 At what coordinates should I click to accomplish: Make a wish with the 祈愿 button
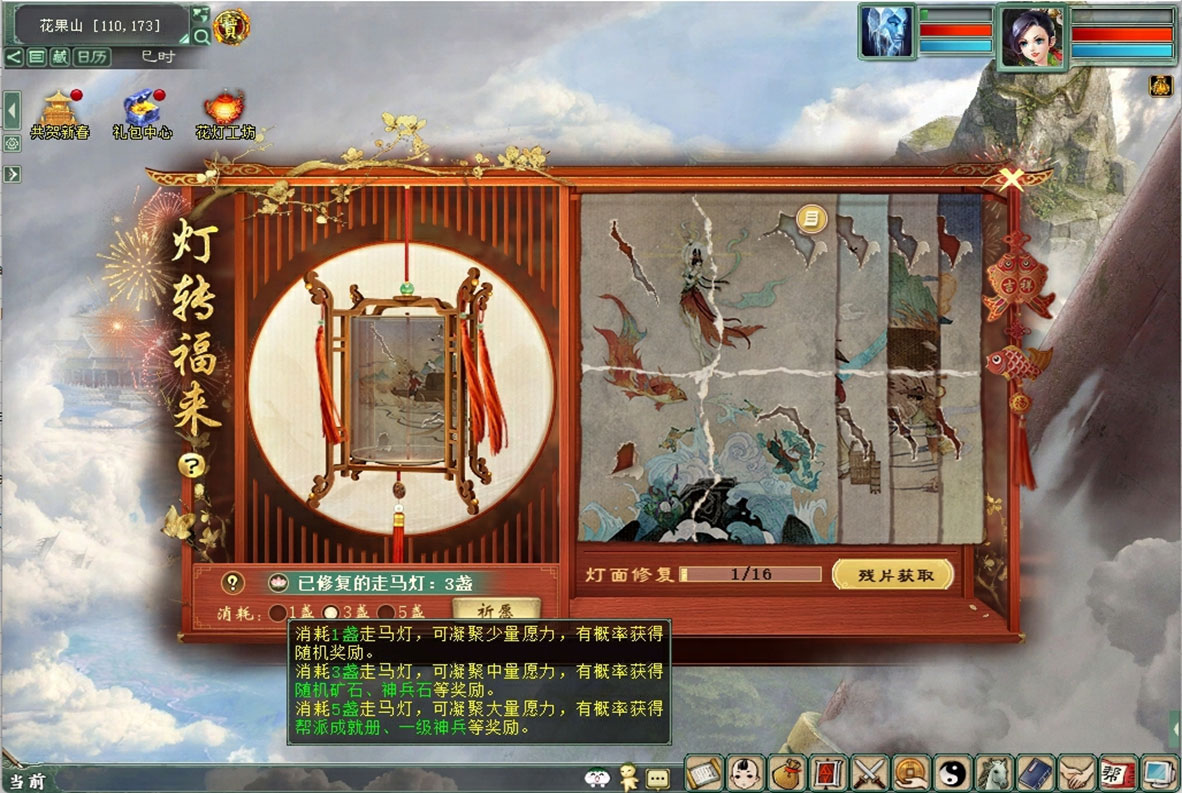tap(495, 609)
